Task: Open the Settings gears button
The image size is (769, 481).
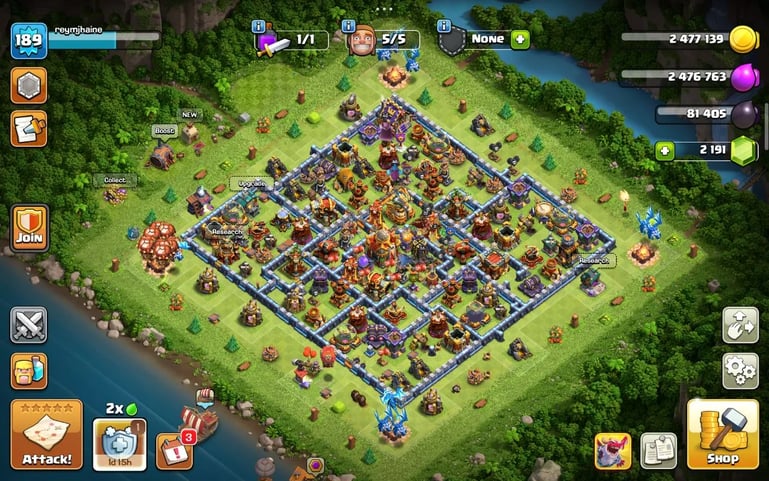Action: tap(740, 370)
